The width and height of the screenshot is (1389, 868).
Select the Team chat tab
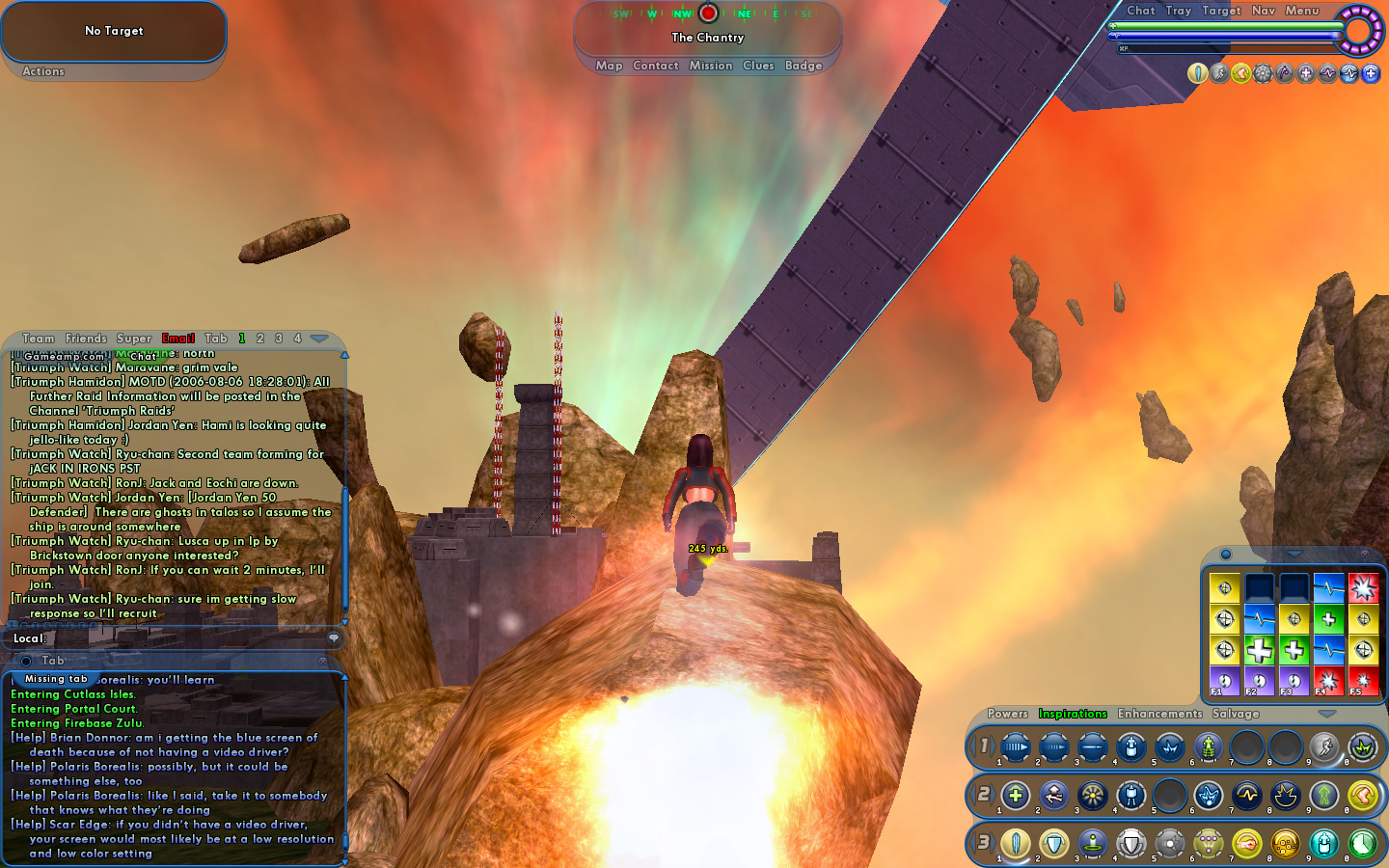point(39,339)
